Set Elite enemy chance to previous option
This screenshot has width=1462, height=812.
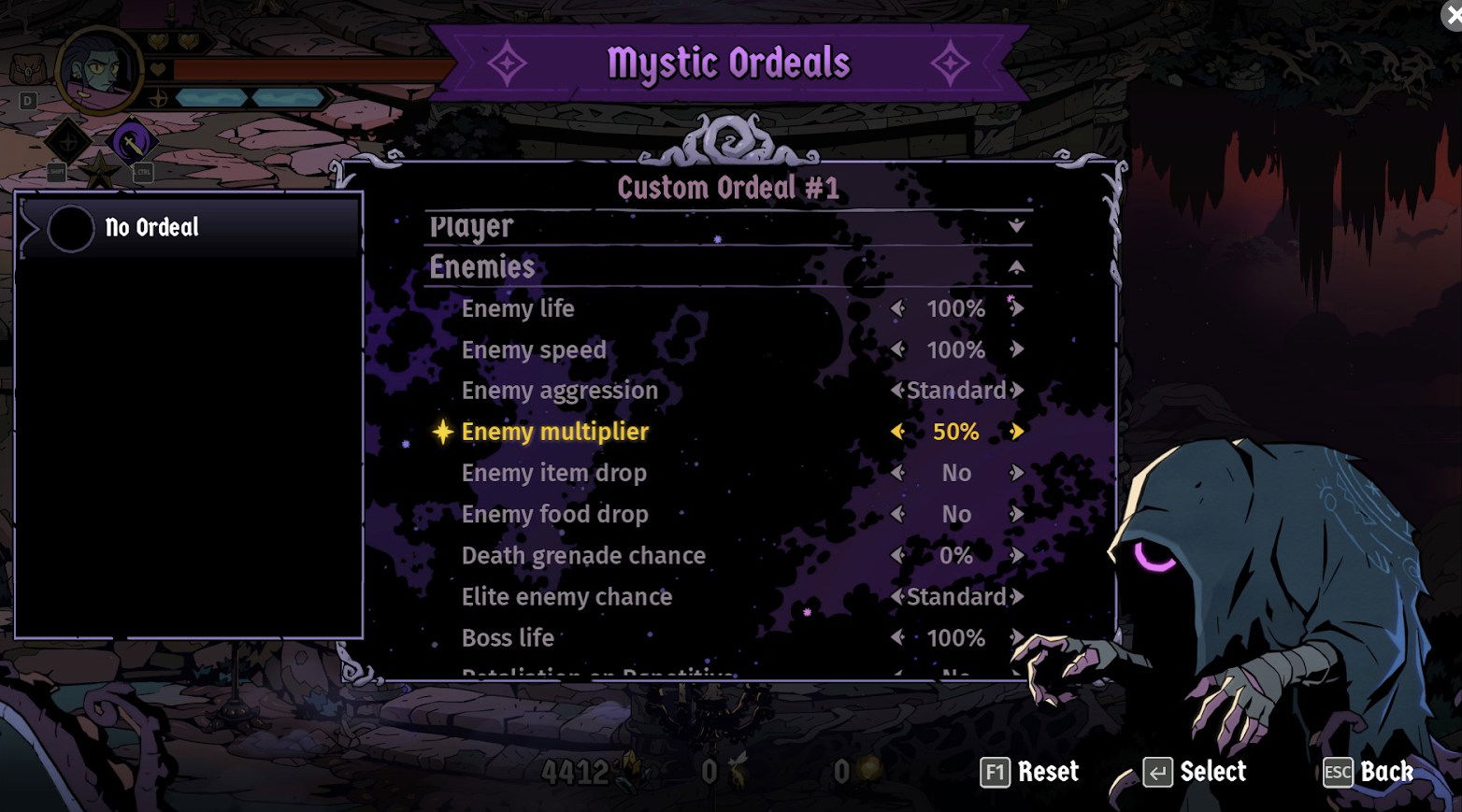897,596
